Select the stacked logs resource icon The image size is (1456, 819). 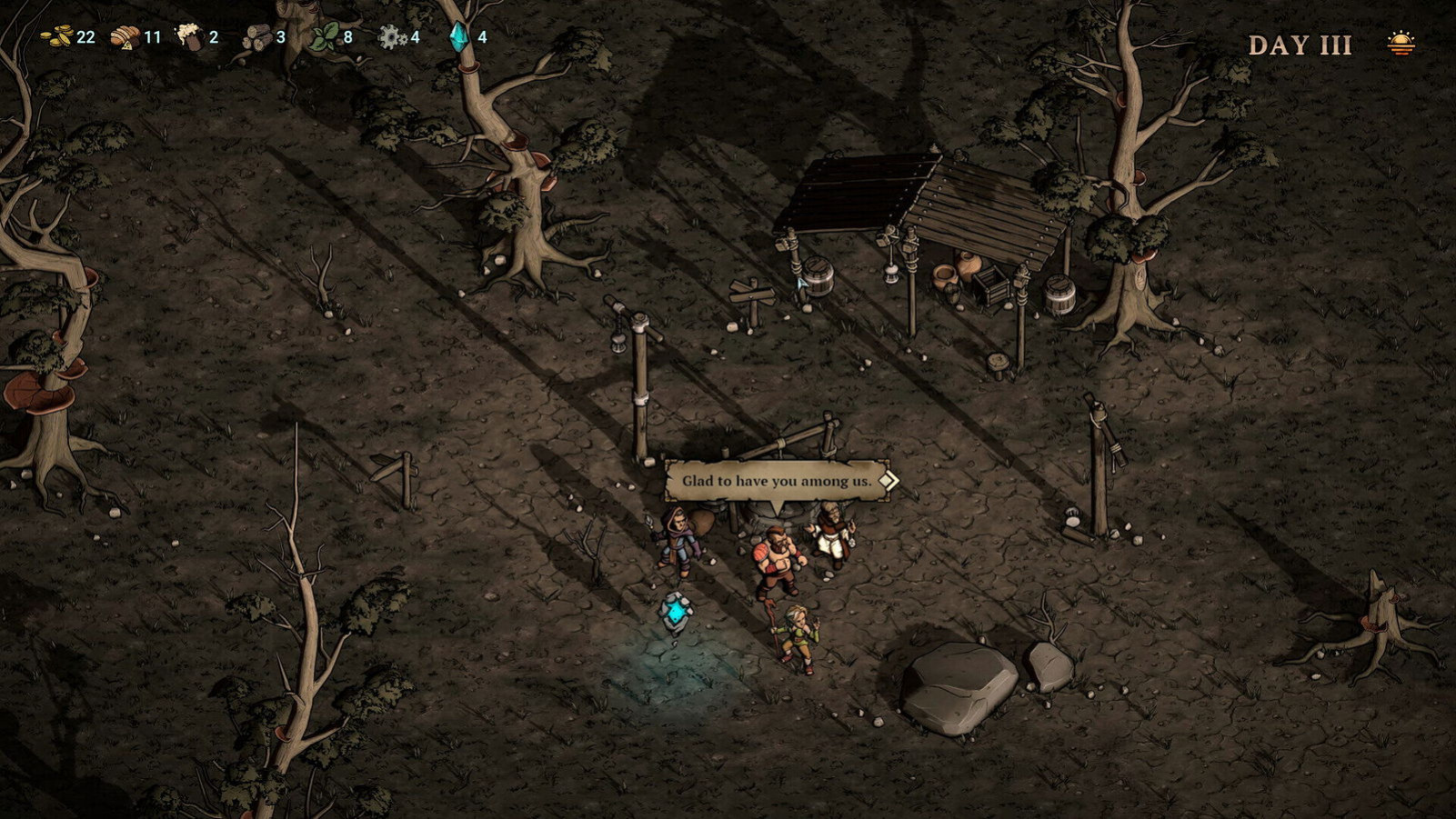[257, 35]
